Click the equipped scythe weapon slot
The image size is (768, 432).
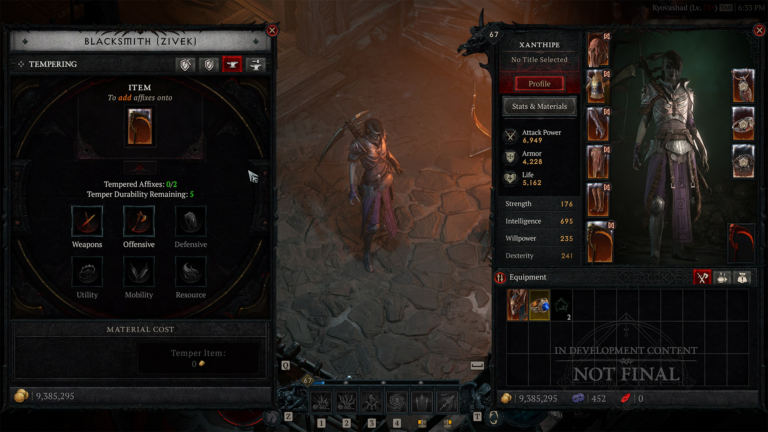coord(598,242)
